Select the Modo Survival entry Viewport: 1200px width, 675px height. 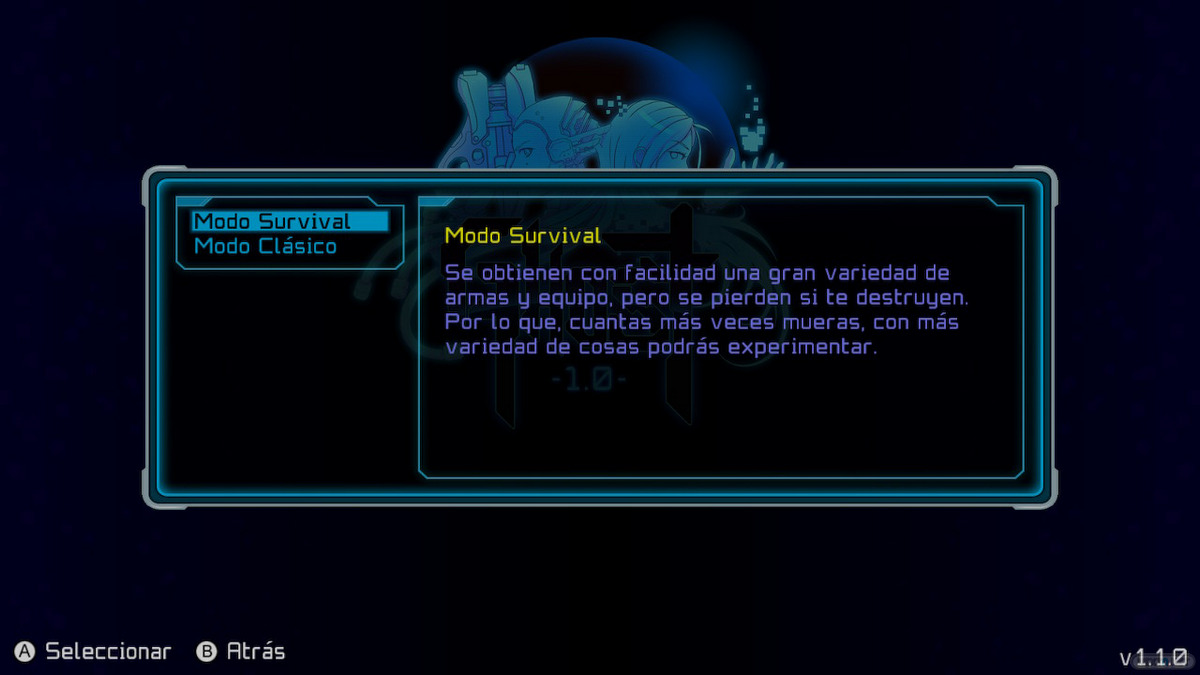click(273, 221)
